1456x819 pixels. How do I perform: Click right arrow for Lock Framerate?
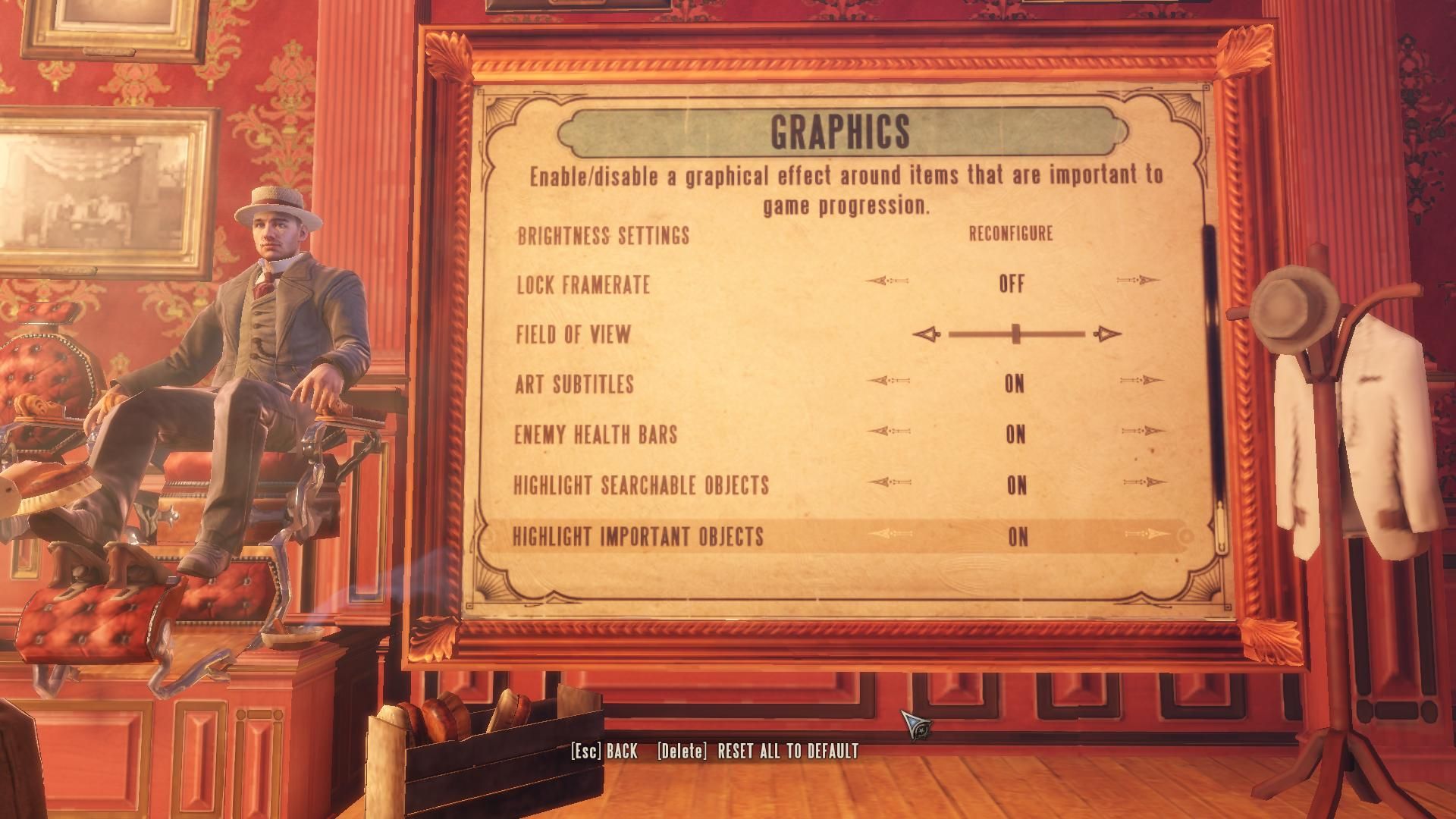[x=1138, y=281]
